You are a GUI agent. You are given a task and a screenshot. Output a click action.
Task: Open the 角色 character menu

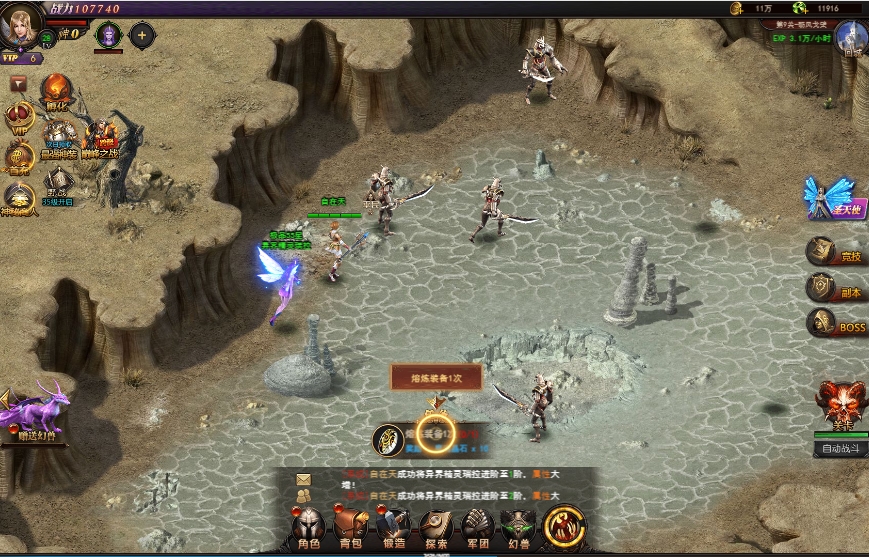(306, 528)
